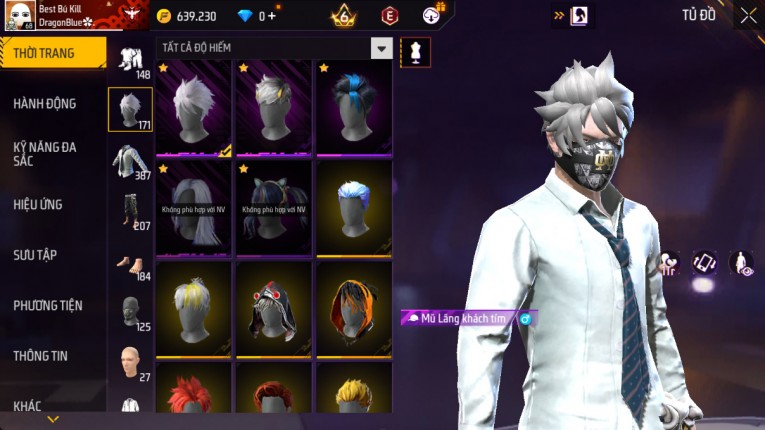The width and height of the screenshot is (765, 430).
Task: Add diamonds with the plus button
Action: 272,16
